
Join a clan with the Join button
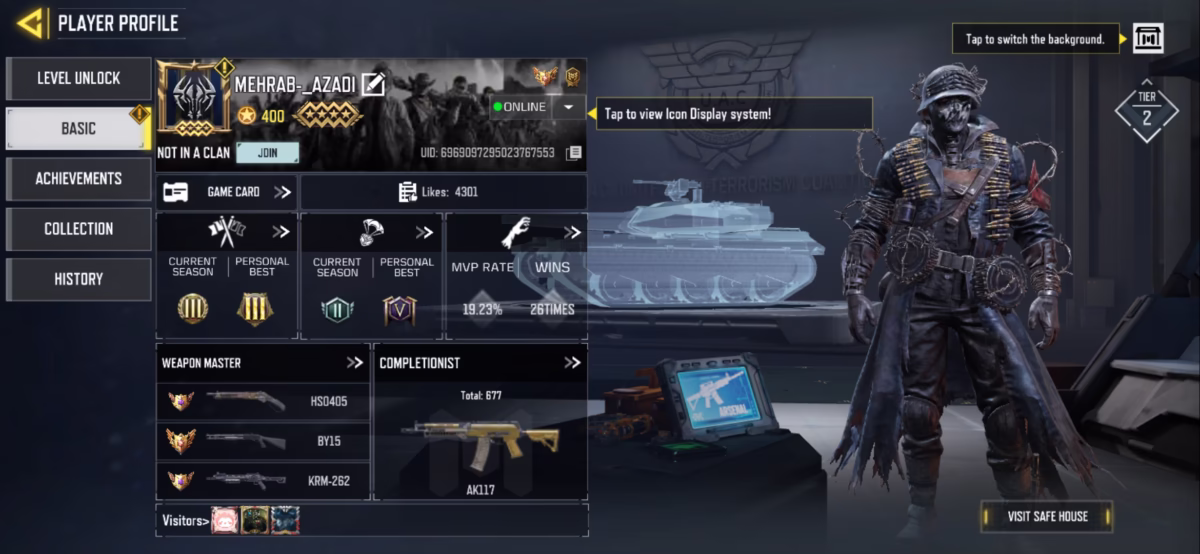click(267, 153)
